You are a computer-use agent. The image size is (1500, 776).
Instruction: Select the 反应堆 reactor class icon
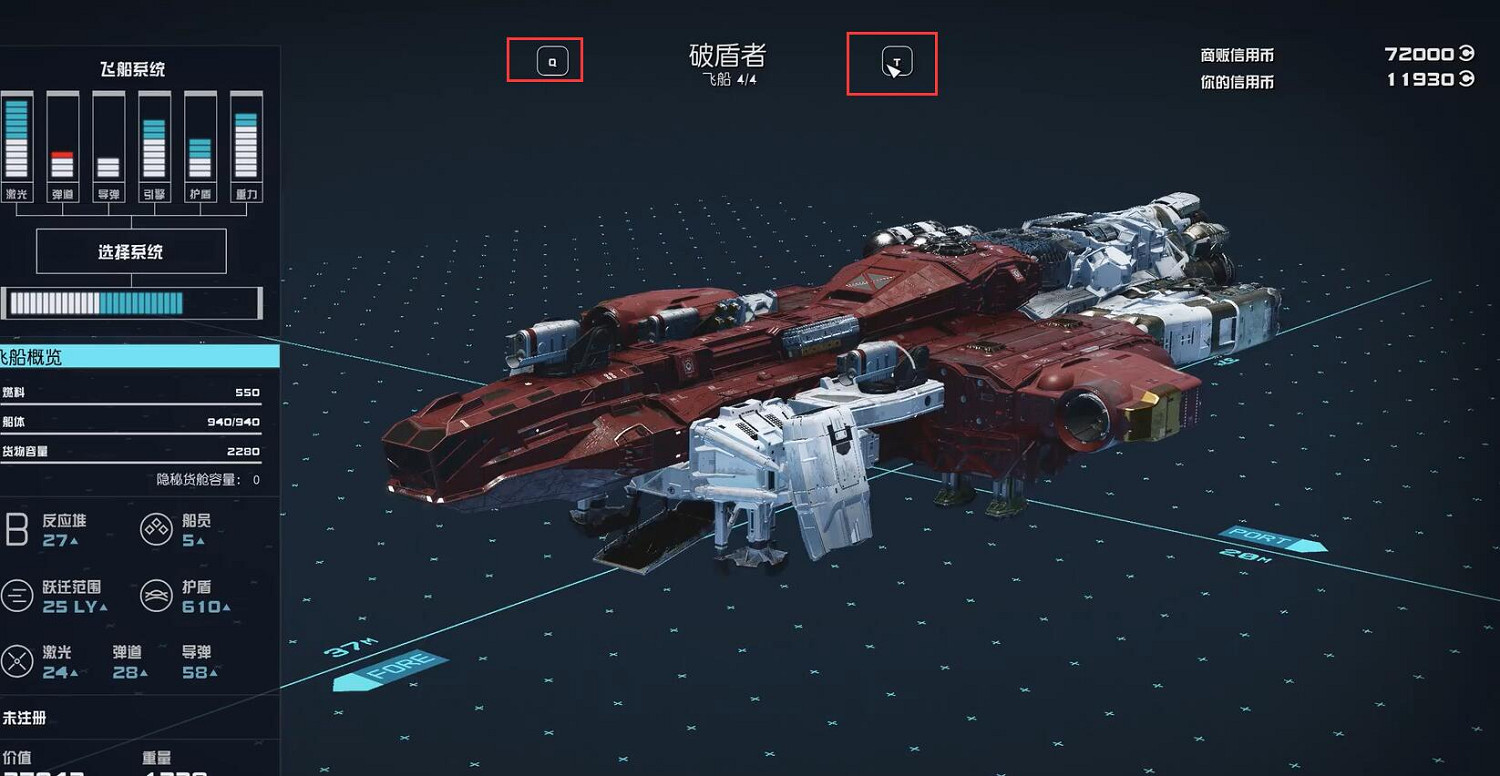(15, 530)
